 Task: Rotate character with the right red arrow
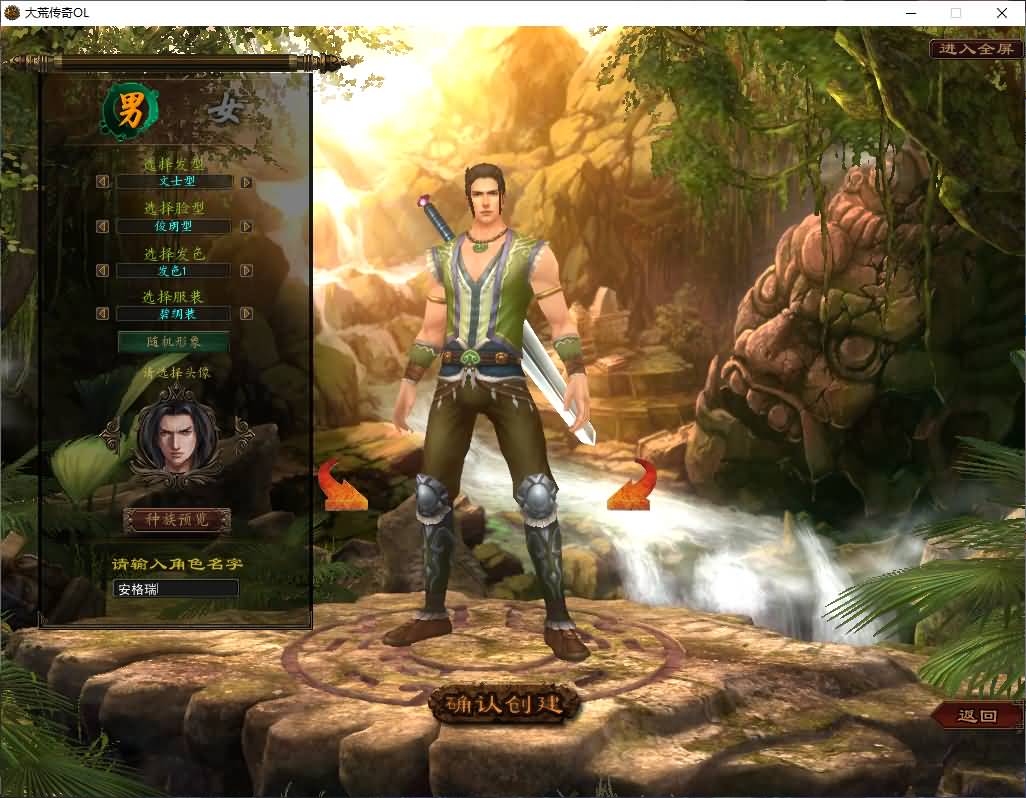pos(631,485)
